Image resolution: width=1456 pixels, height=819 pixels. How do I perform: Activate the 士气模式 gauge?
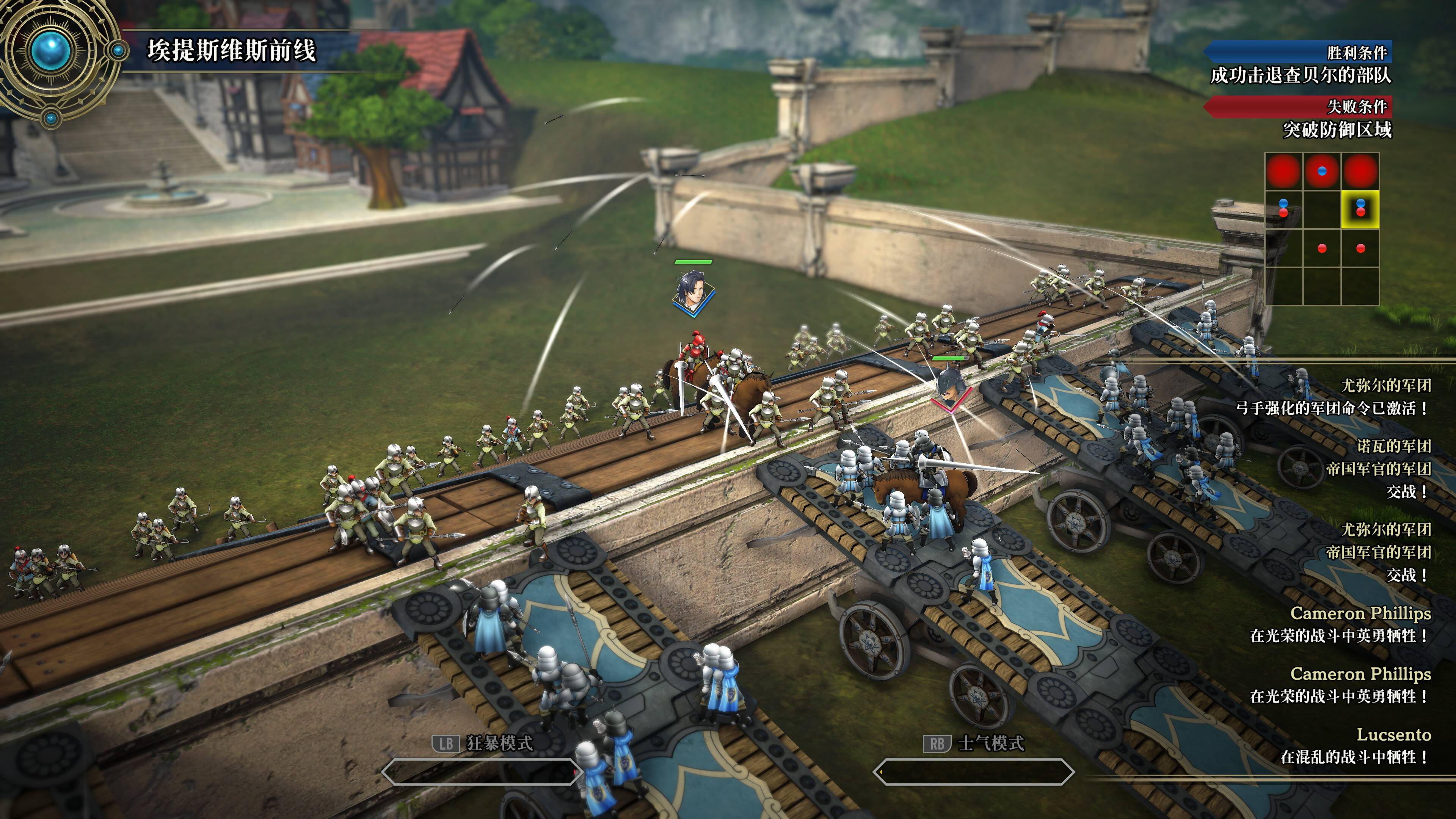pos(973,772)
